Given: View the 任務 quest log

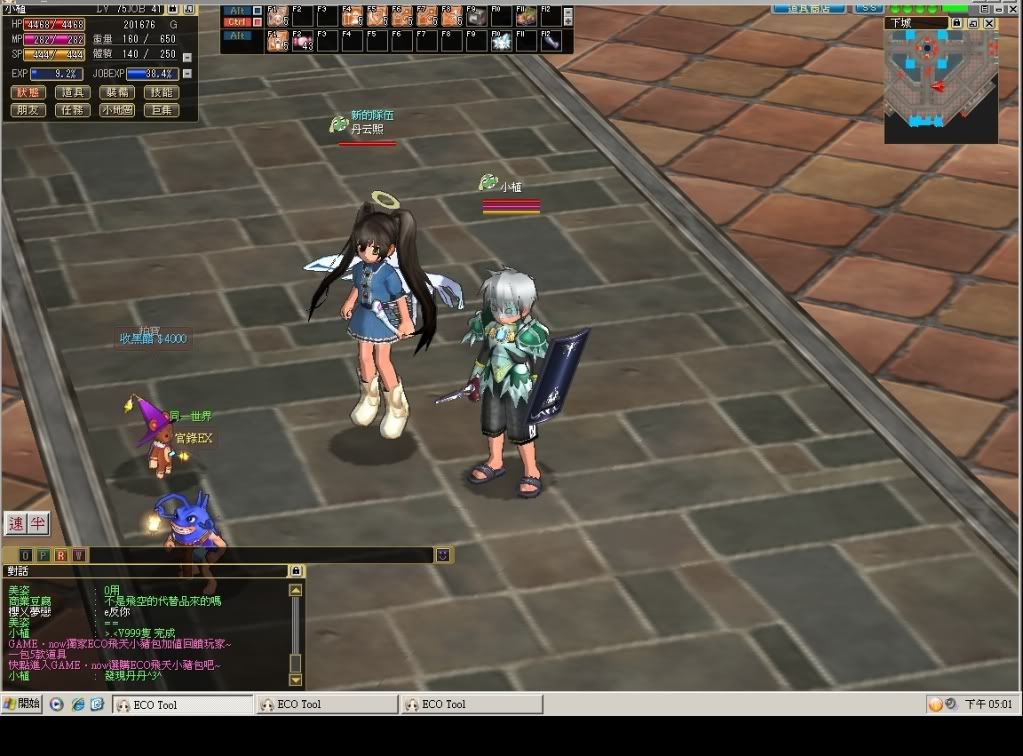Looking at the screenshot, I should [73, 110].
